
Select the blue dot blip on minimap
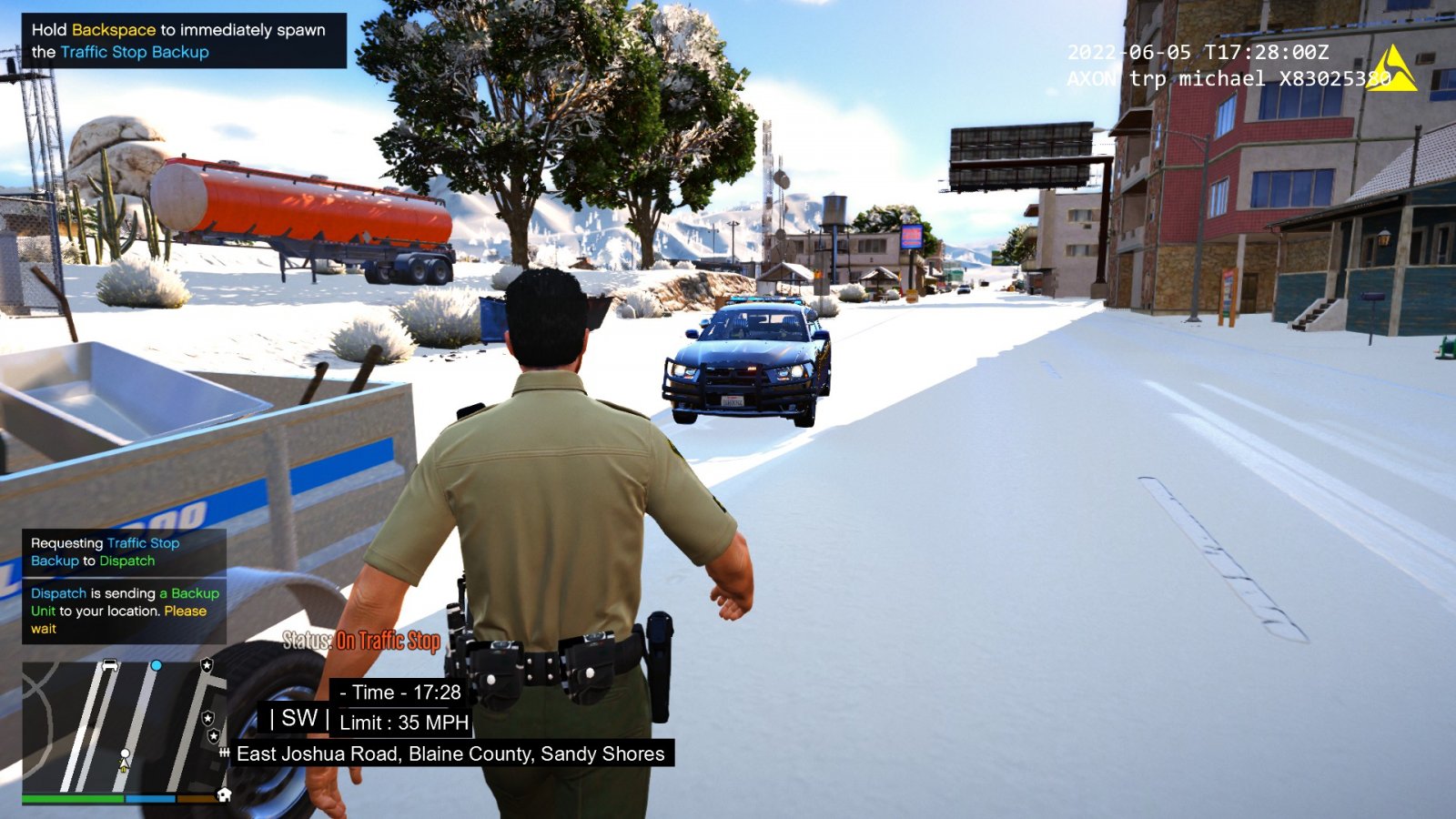[x=157, y=666]
